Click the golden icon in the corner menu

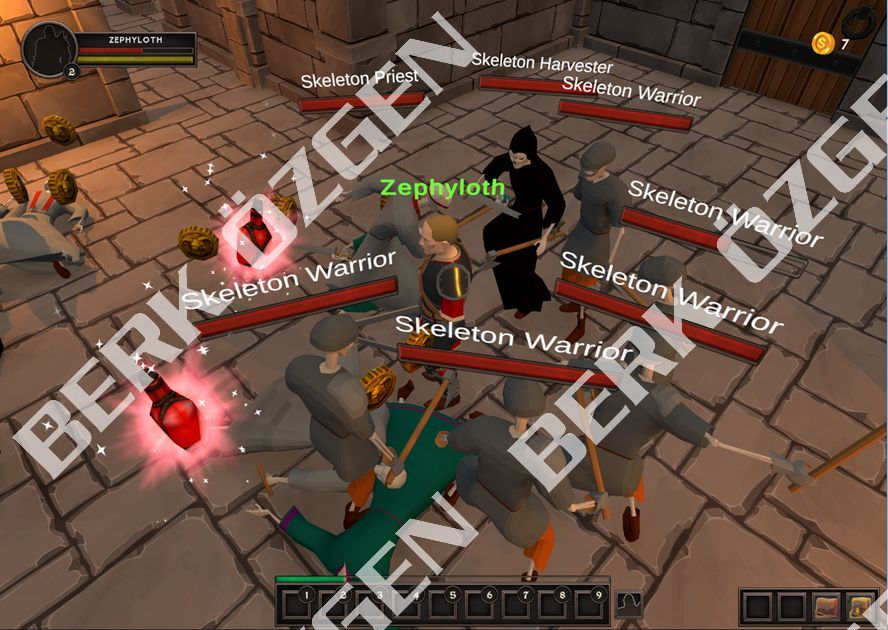point(859,607)
